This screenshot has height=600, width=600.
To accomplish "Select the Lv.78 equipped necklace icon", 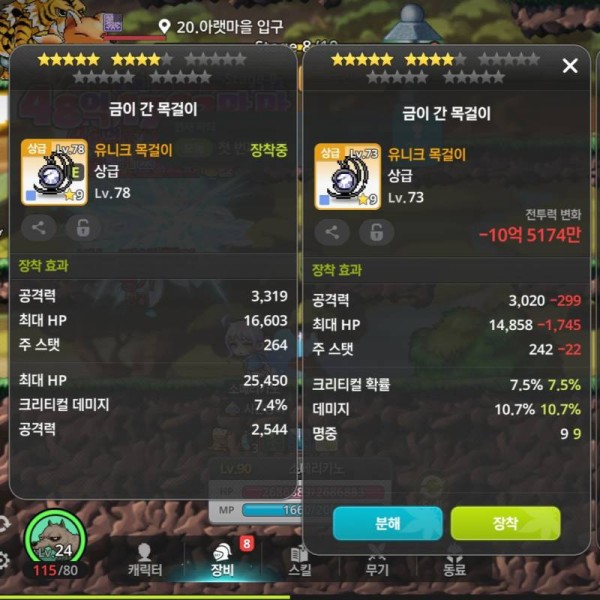I will (54, 172).
